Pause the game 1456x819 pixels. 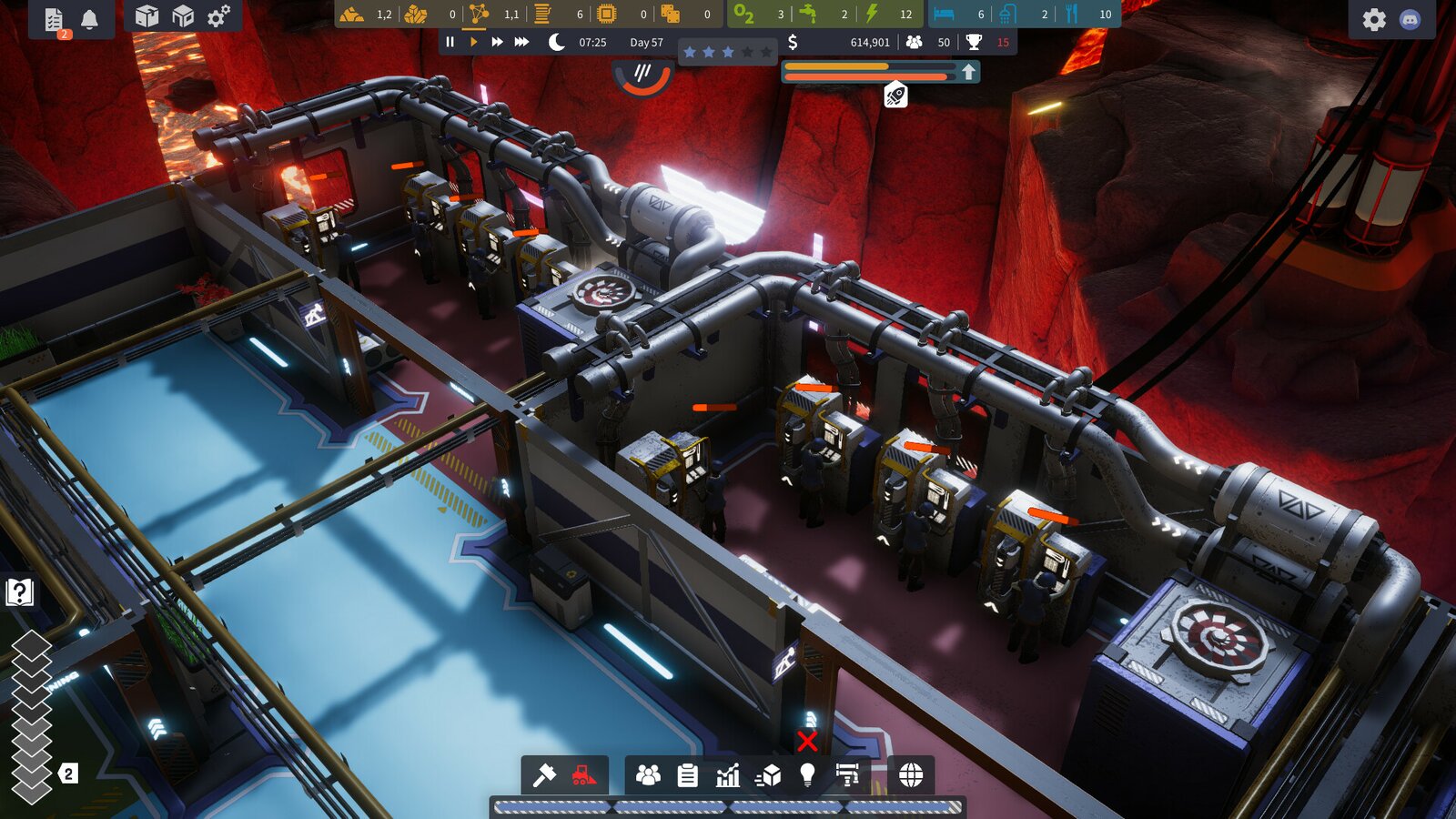tap(450, 42)
